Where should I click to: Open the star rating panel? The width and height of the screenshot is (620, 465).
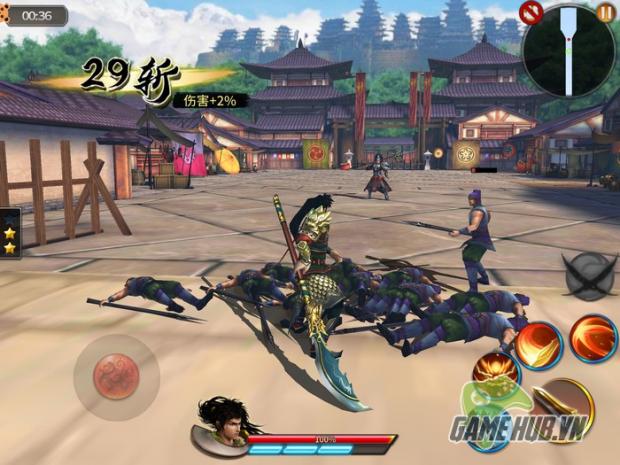(11, 232)
